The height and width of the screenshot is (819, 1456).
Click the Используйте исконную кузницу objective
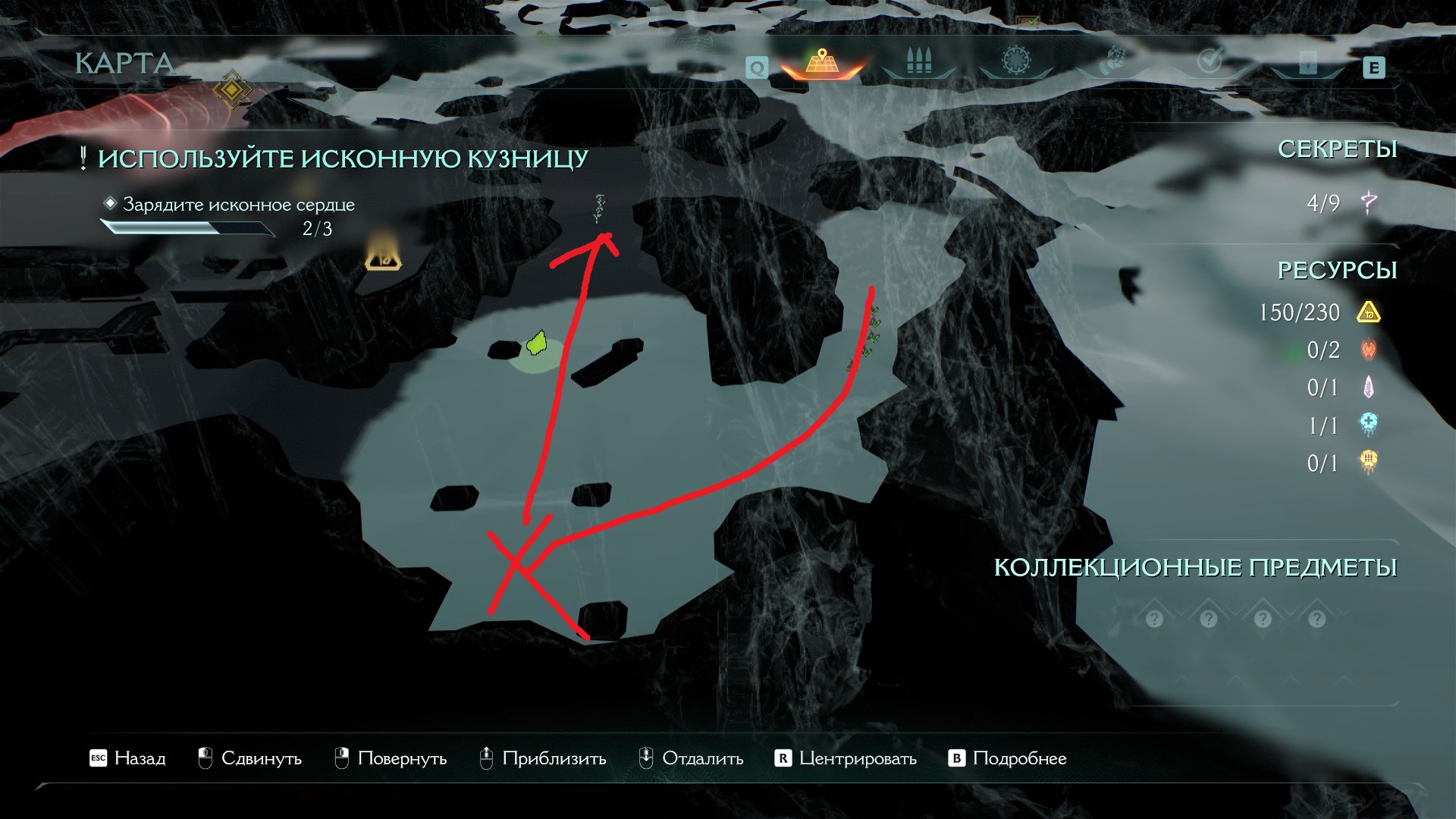tap(343, 158)
